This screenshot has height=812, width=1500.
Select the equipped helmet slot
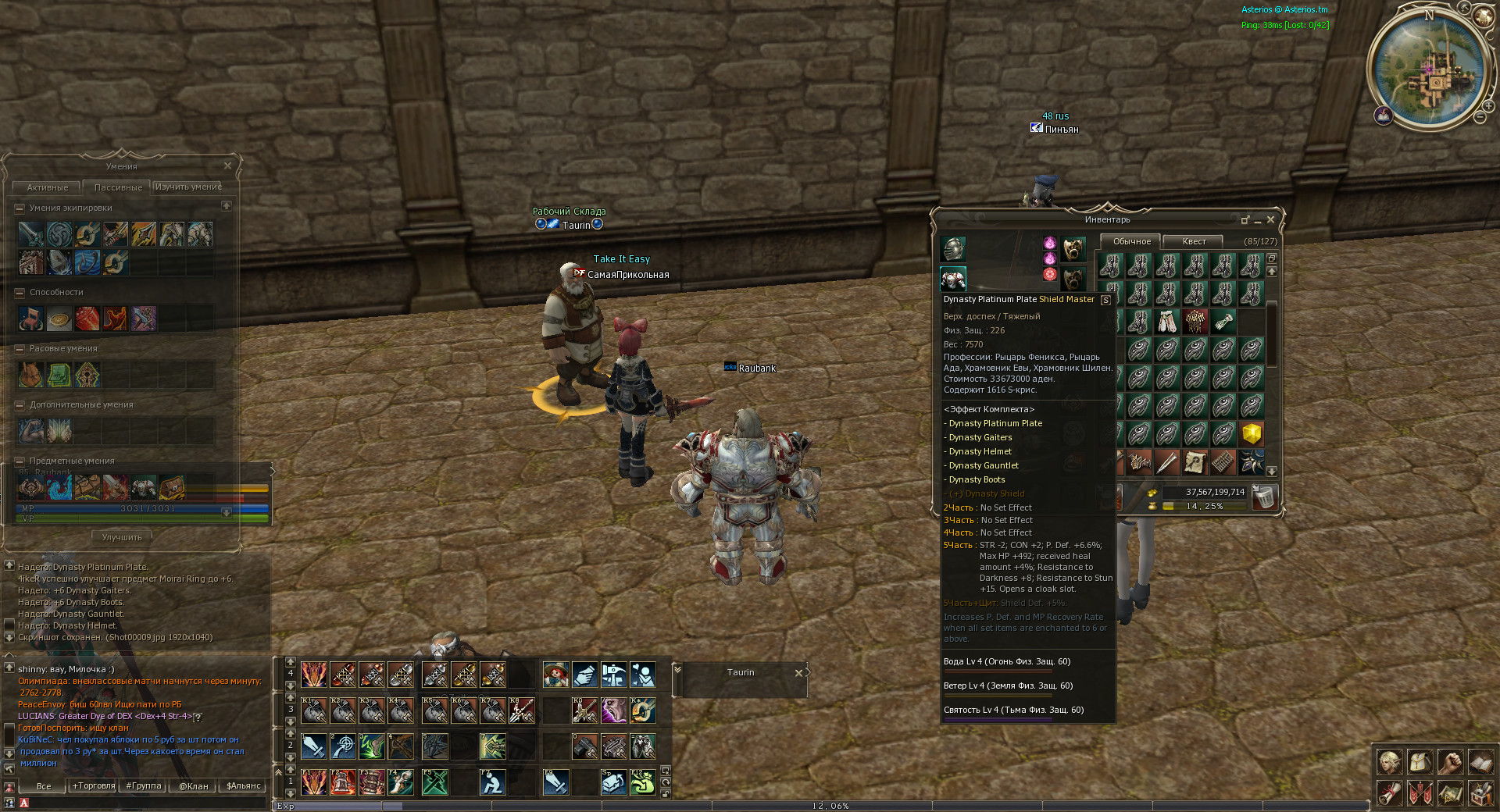953,250
